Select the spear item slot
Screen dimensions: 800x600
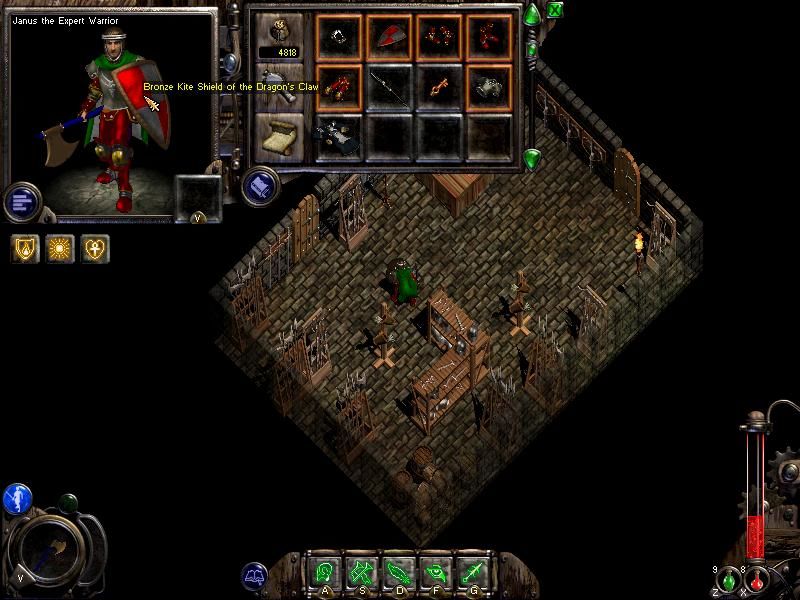[389, 88]
